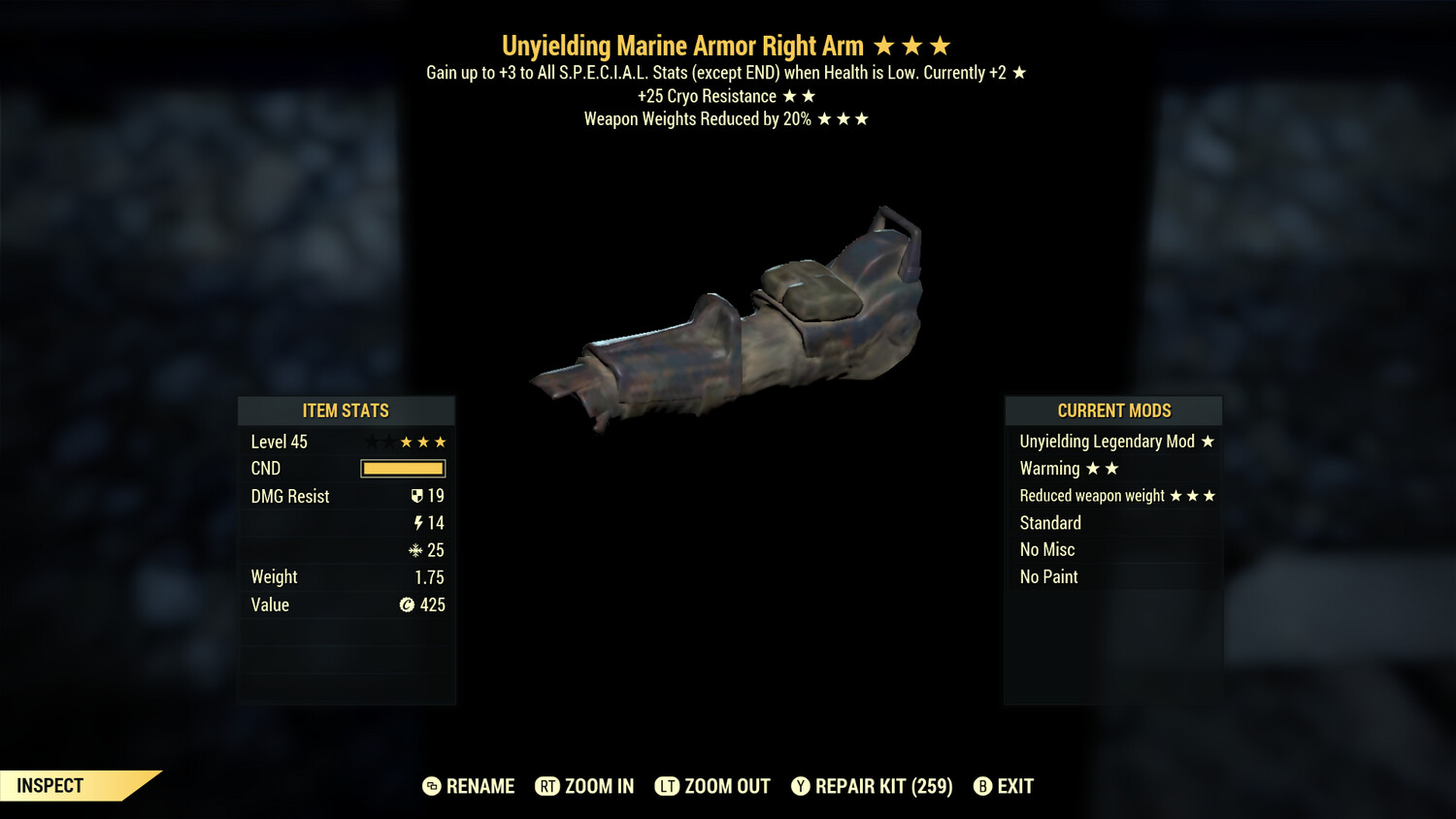Select the No Misc mod slot

pos(1113,550)
